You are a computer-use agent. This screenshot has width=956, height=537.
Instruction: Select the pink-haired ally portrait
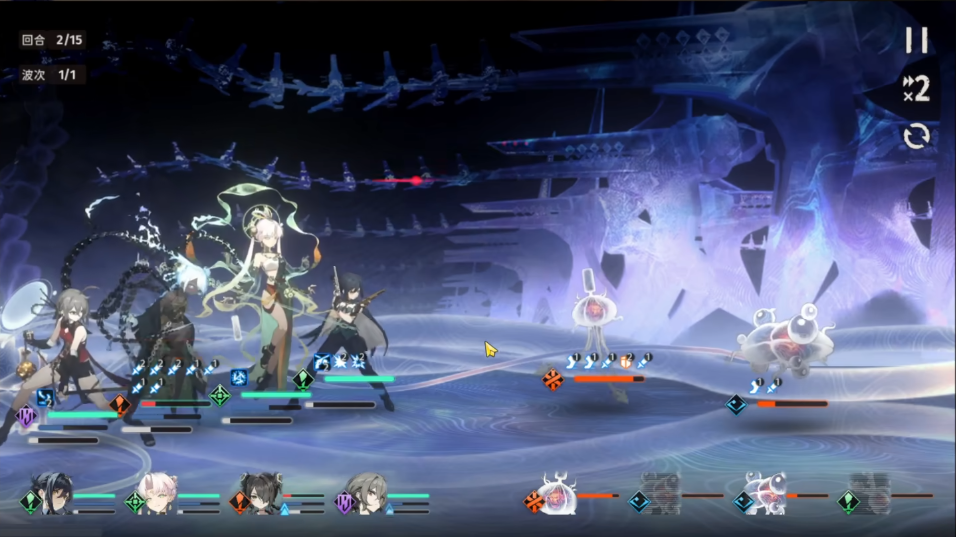160,496
